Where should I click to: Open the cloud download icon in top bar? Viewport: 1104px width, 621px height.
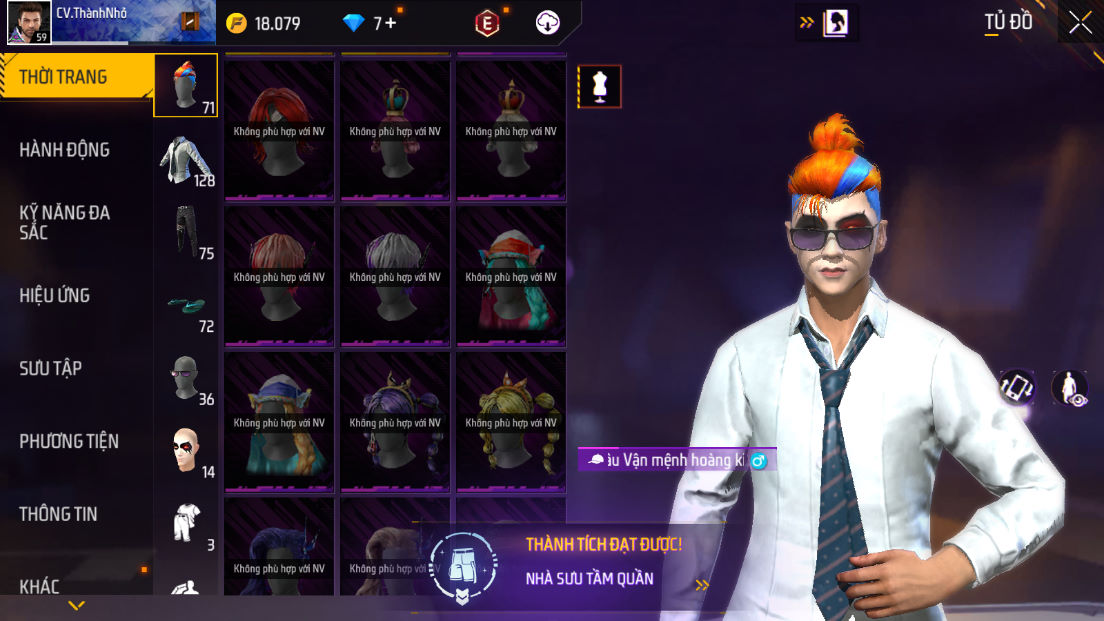548,23
